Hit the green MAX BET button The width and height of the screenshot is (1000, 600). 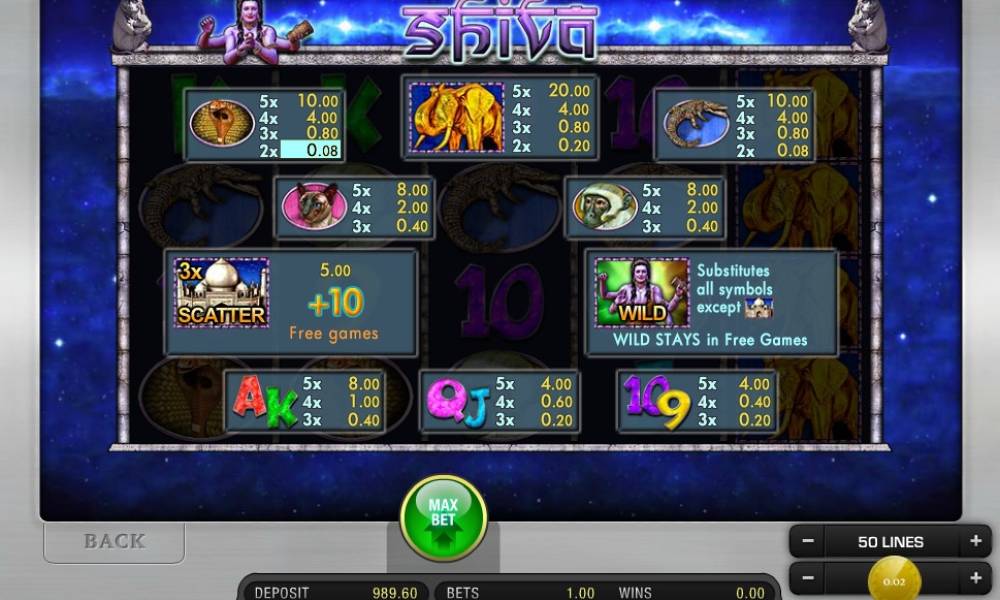[443, 517]
